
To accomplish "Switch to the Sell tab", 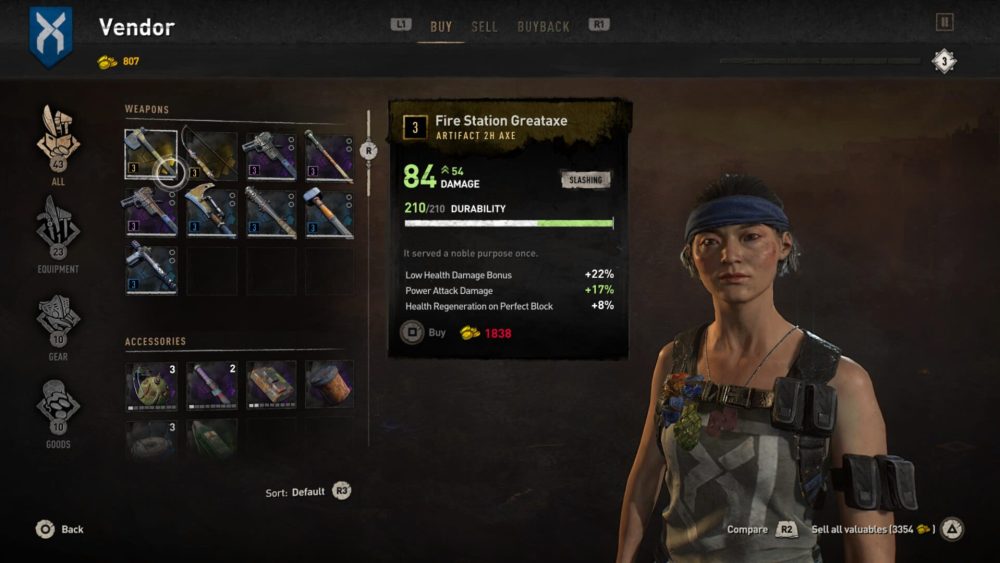I will (484, 27).
